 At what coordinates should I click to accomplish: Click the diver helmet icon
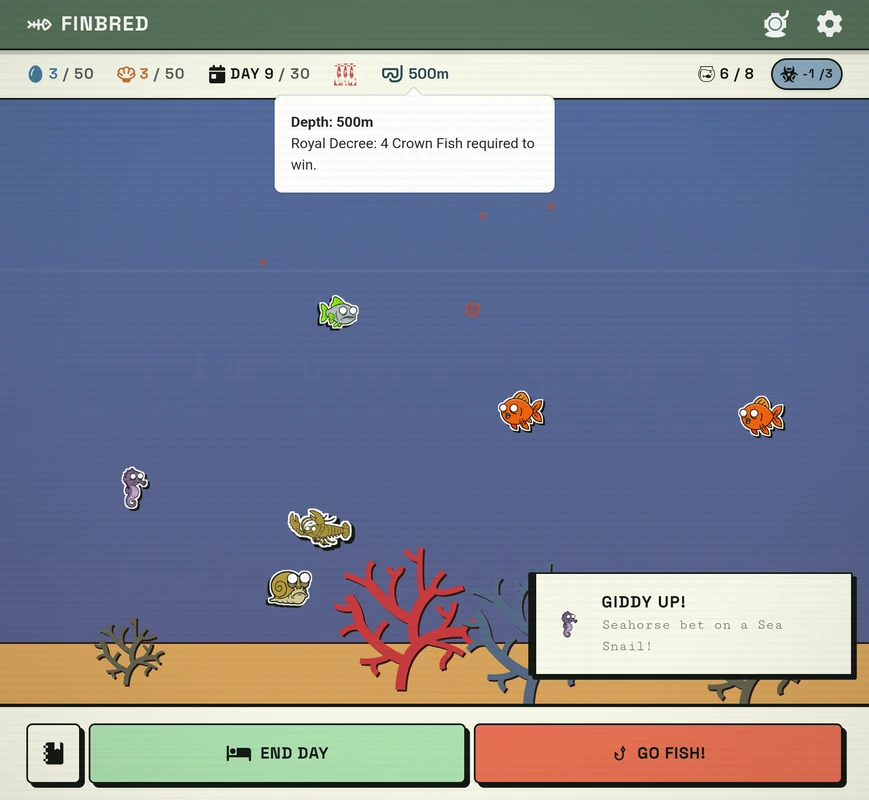776,24
